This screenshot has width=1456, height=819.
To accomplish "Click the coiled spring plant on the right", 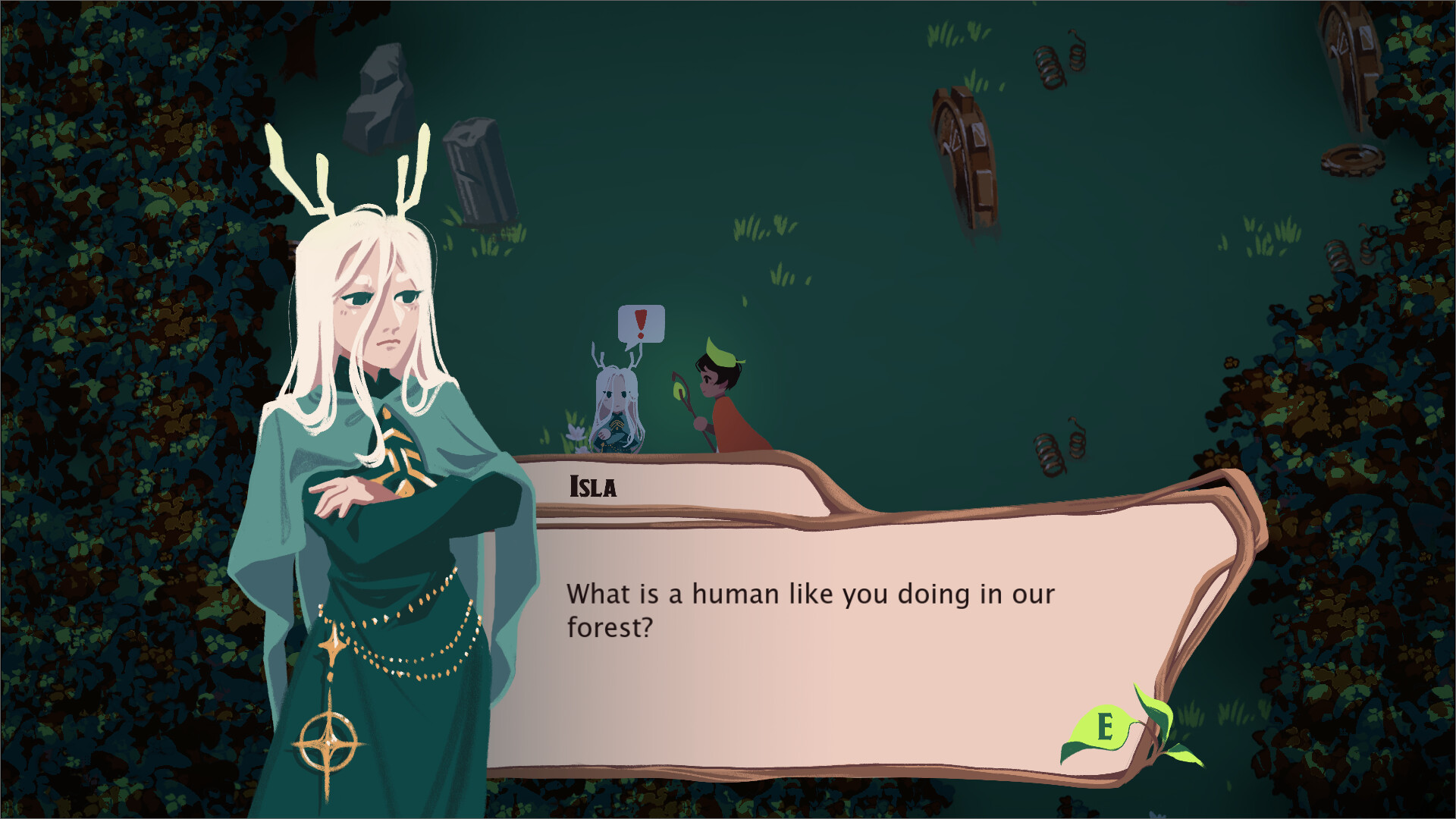I will [x=1050, y=455].
